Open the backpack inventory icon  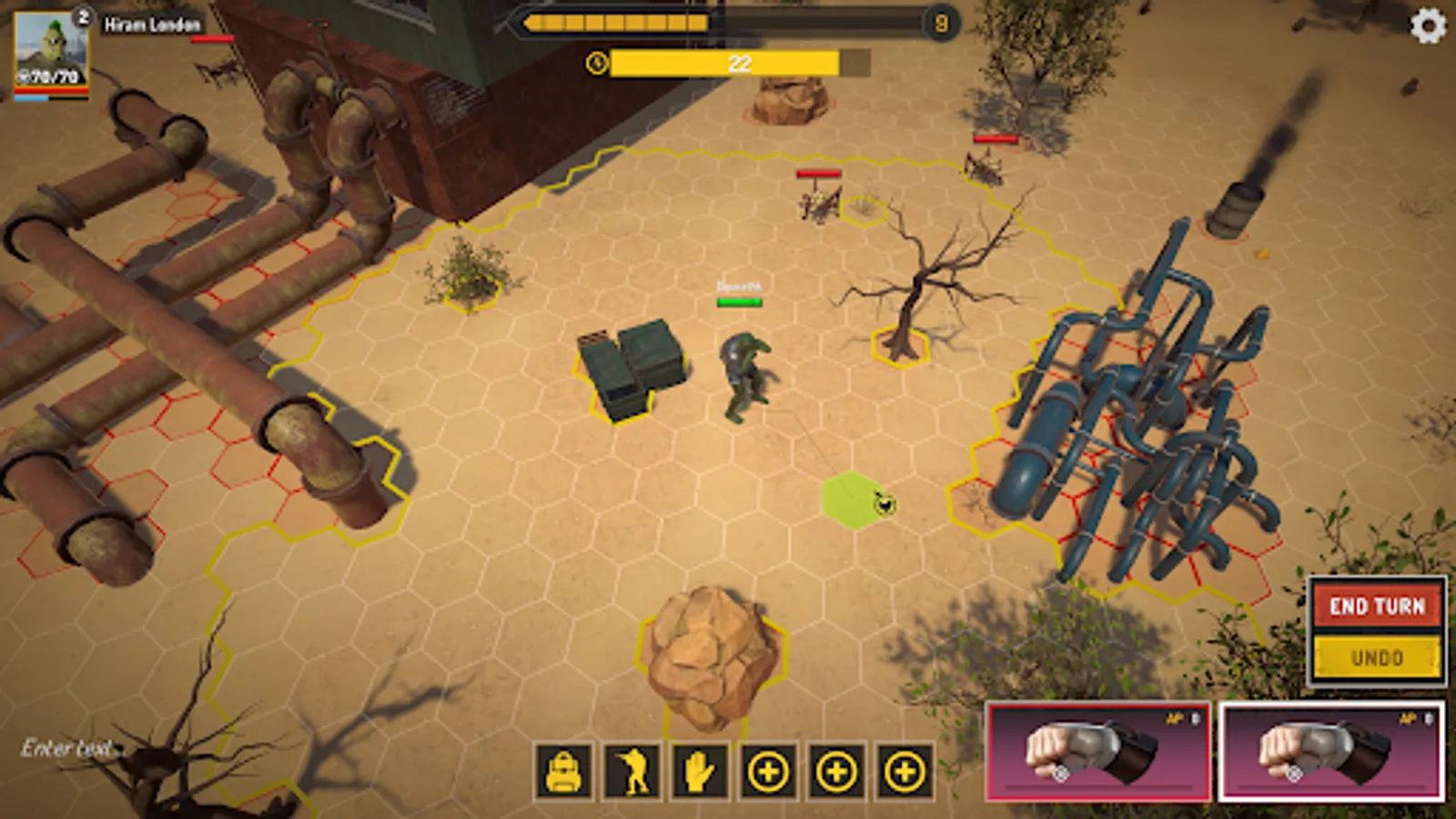coord(564,773)
